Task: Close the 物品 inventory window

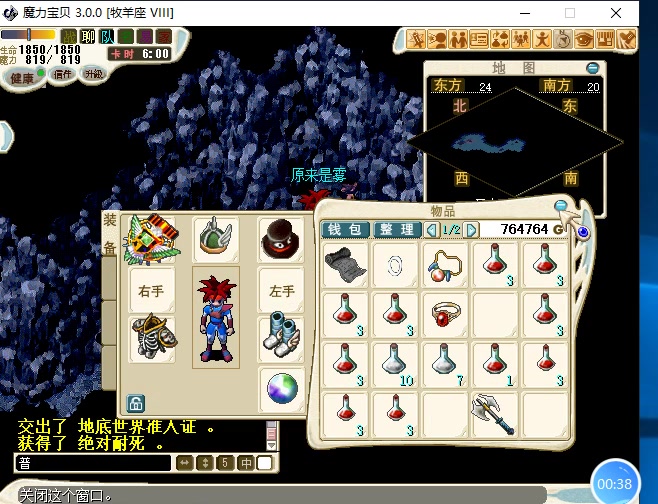Action: point(562,207)
